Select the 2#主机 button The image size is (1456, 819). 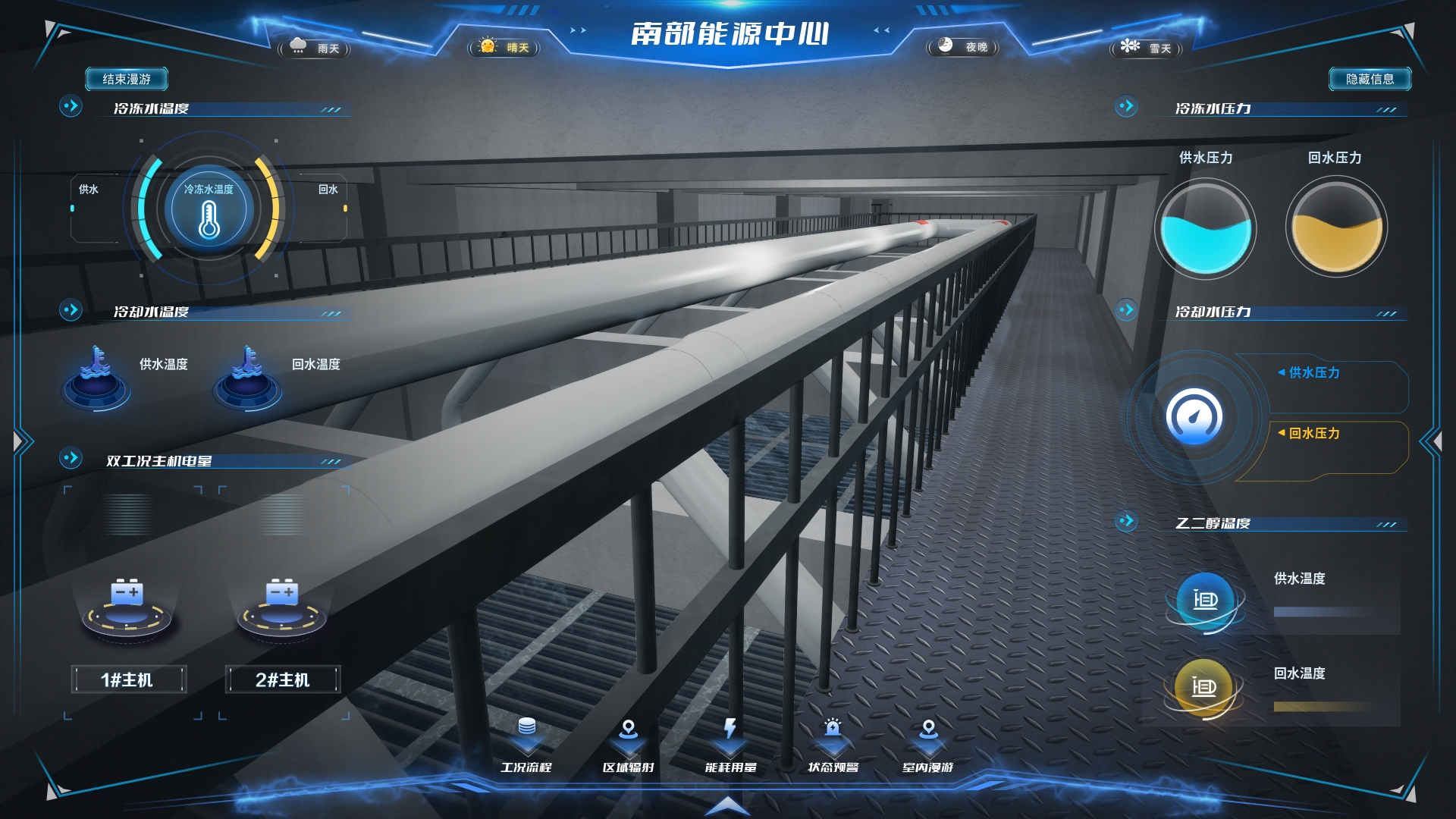coord(282,679)
